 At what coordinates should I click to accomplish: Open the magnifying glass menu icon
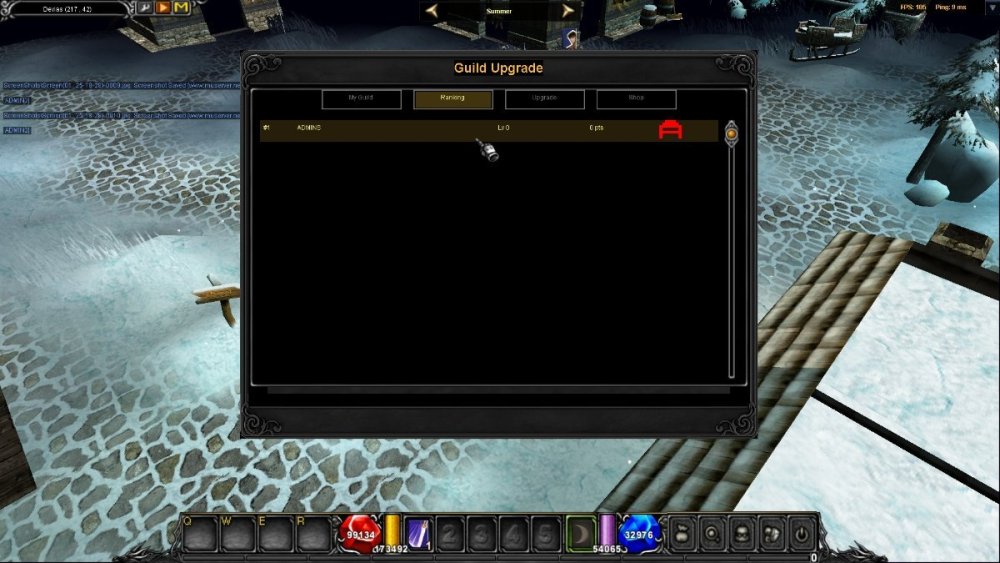(712, 533)
